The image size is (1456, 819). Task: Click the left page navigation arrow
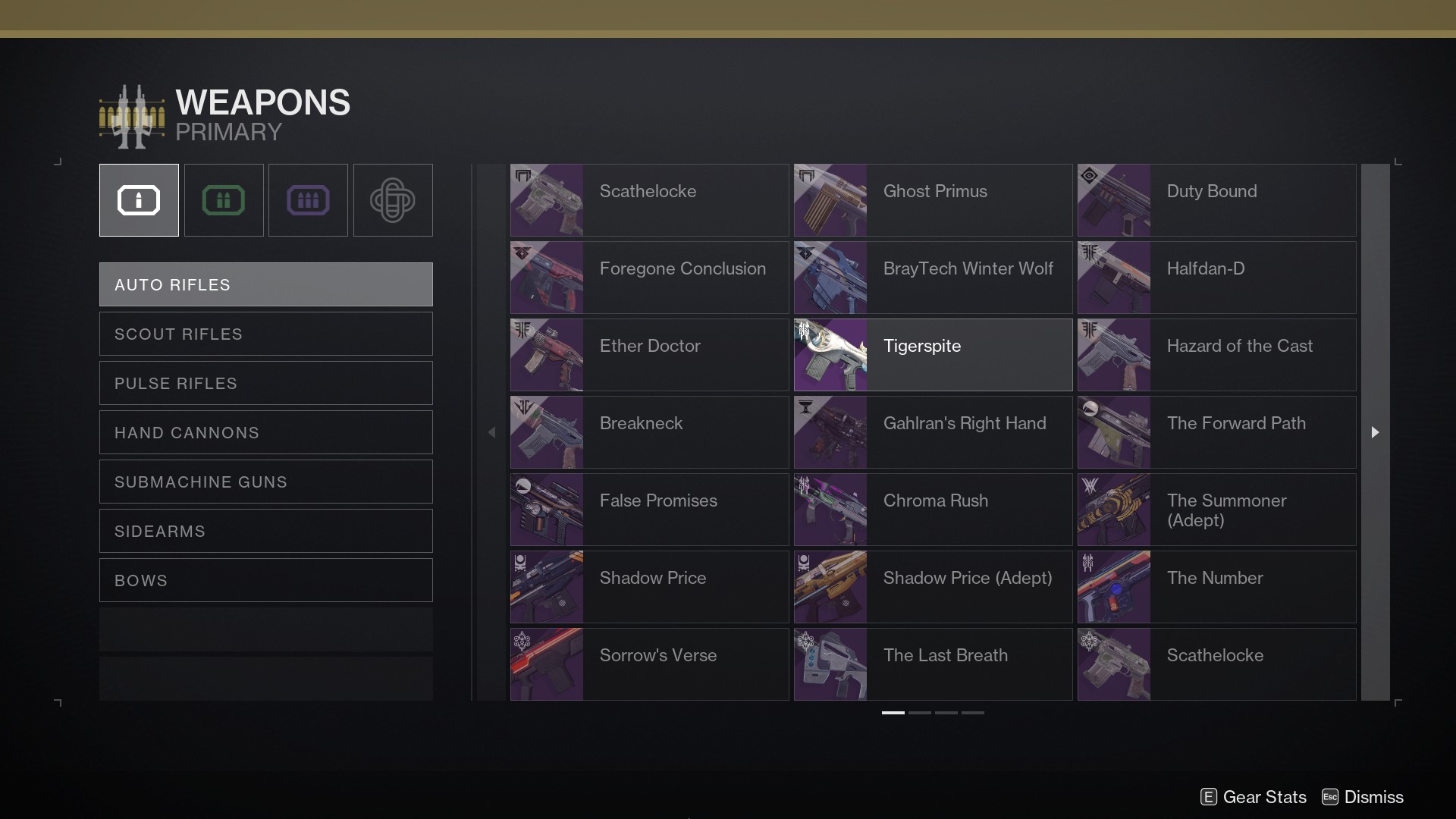491,432
